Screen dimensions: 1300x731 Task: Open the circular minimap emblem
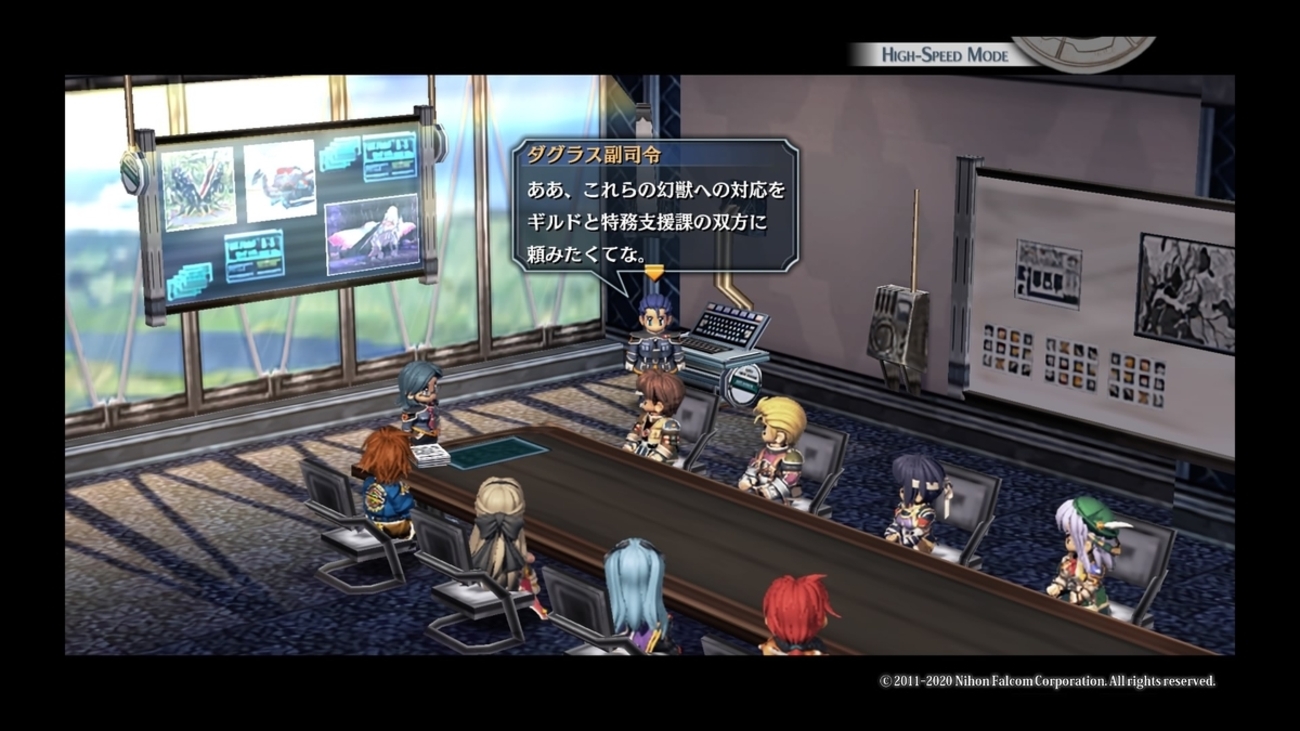coord(1084,52)
